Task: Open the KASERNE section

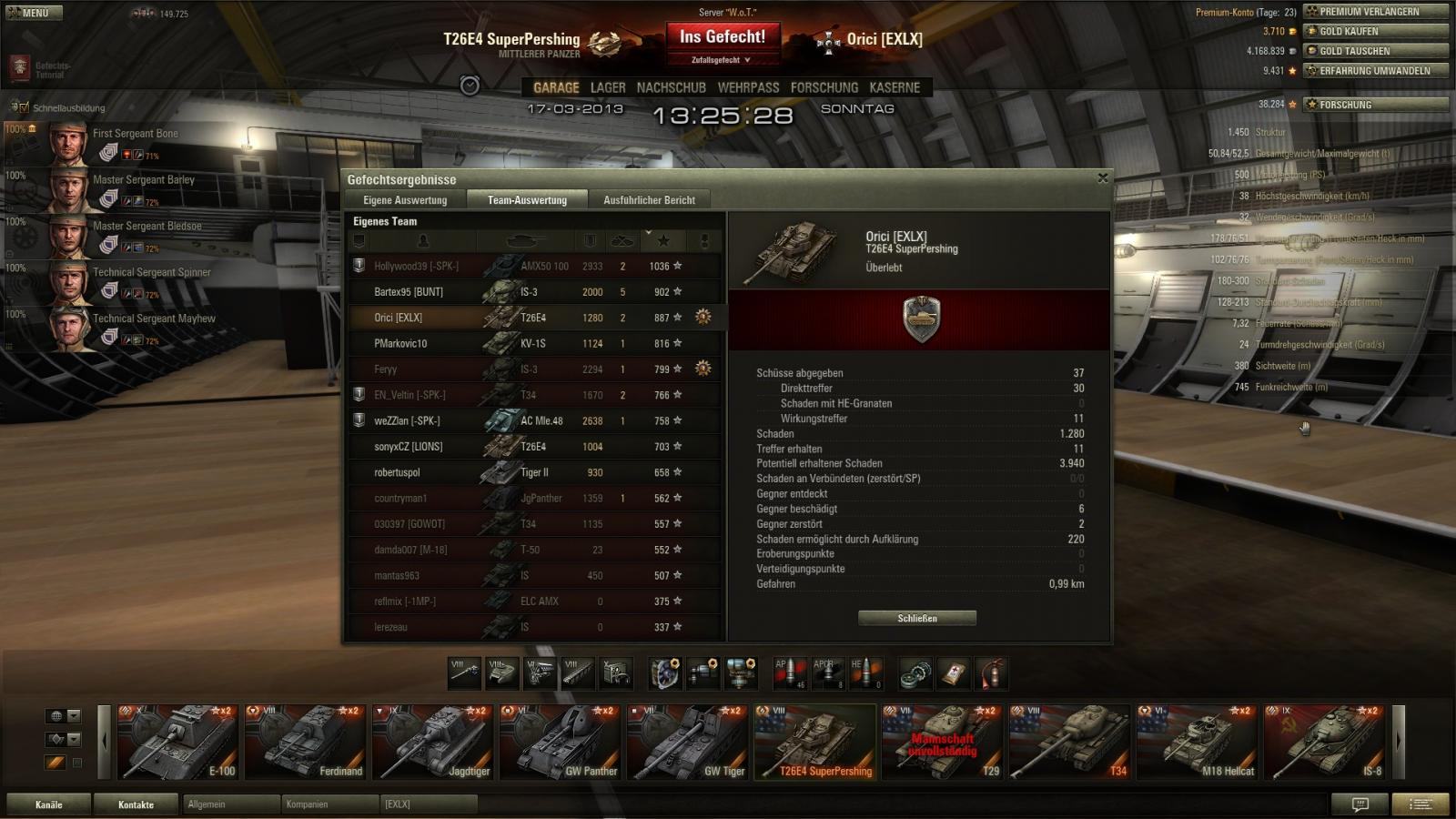Action: (895, 87)
